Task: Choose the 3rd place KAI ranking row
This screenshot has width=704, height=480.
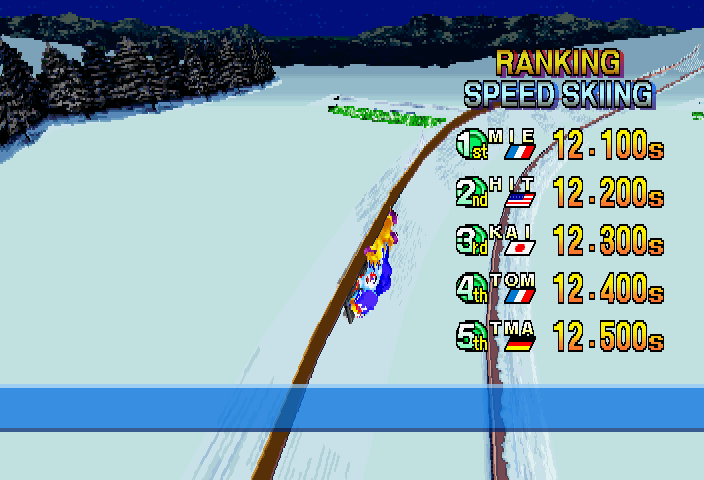Action: pos(559,240)
